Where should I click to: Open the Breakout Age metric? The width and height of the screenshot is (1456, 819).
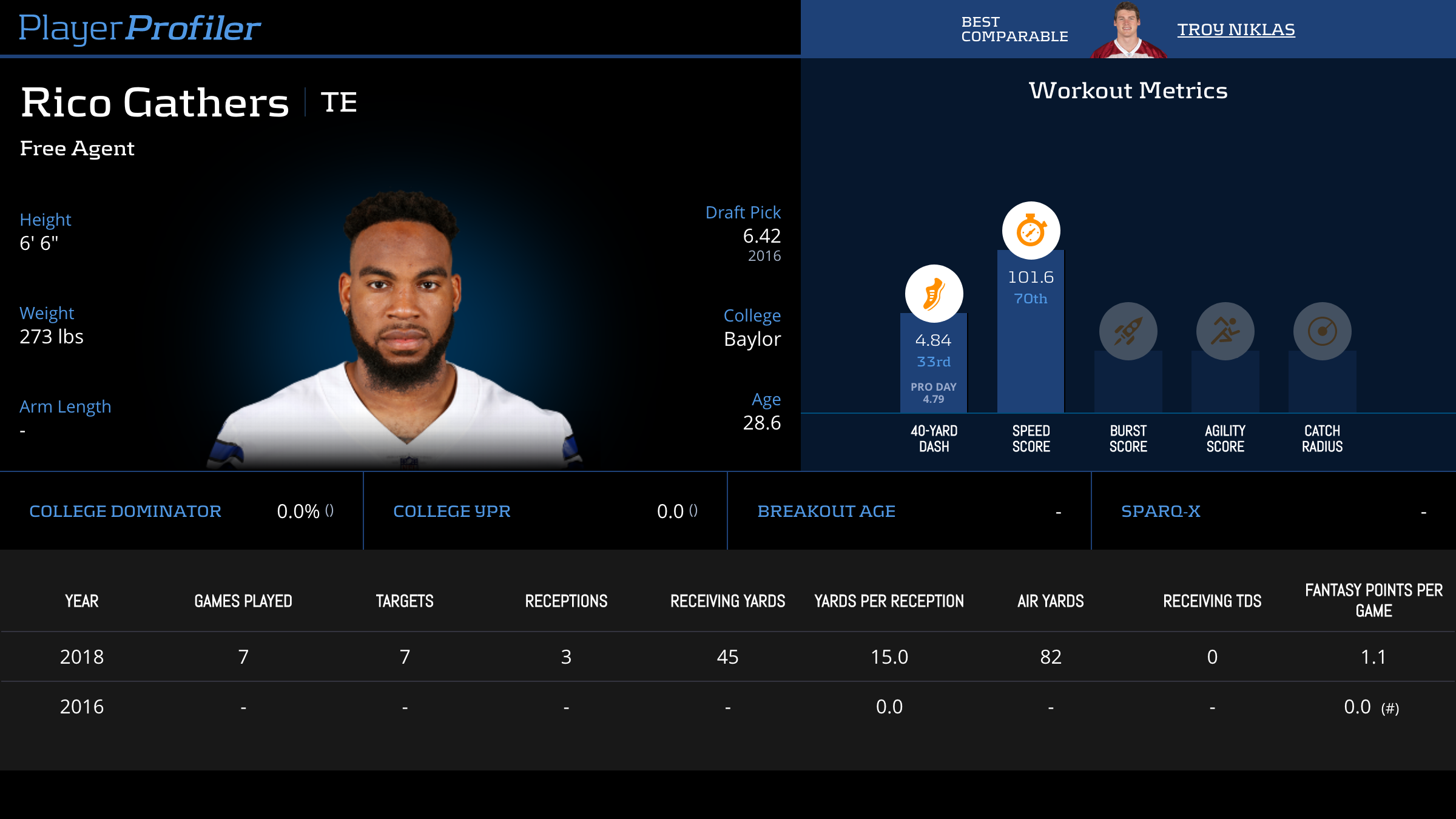826,511
